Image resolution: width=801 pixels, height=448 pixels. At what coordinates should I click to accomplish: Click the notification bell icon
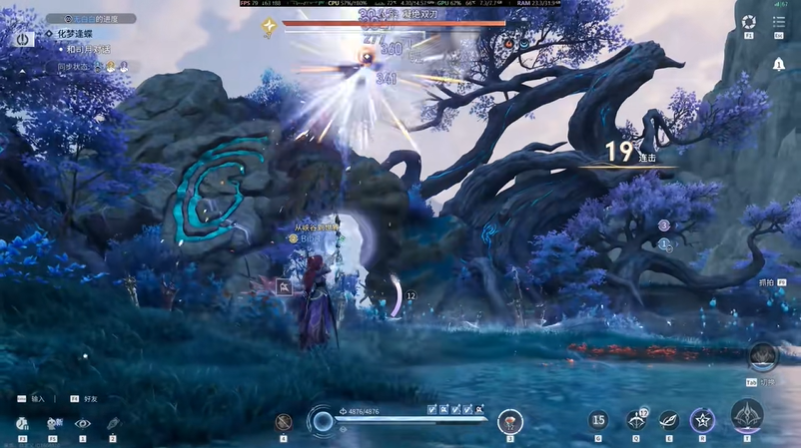click(779, 64)
